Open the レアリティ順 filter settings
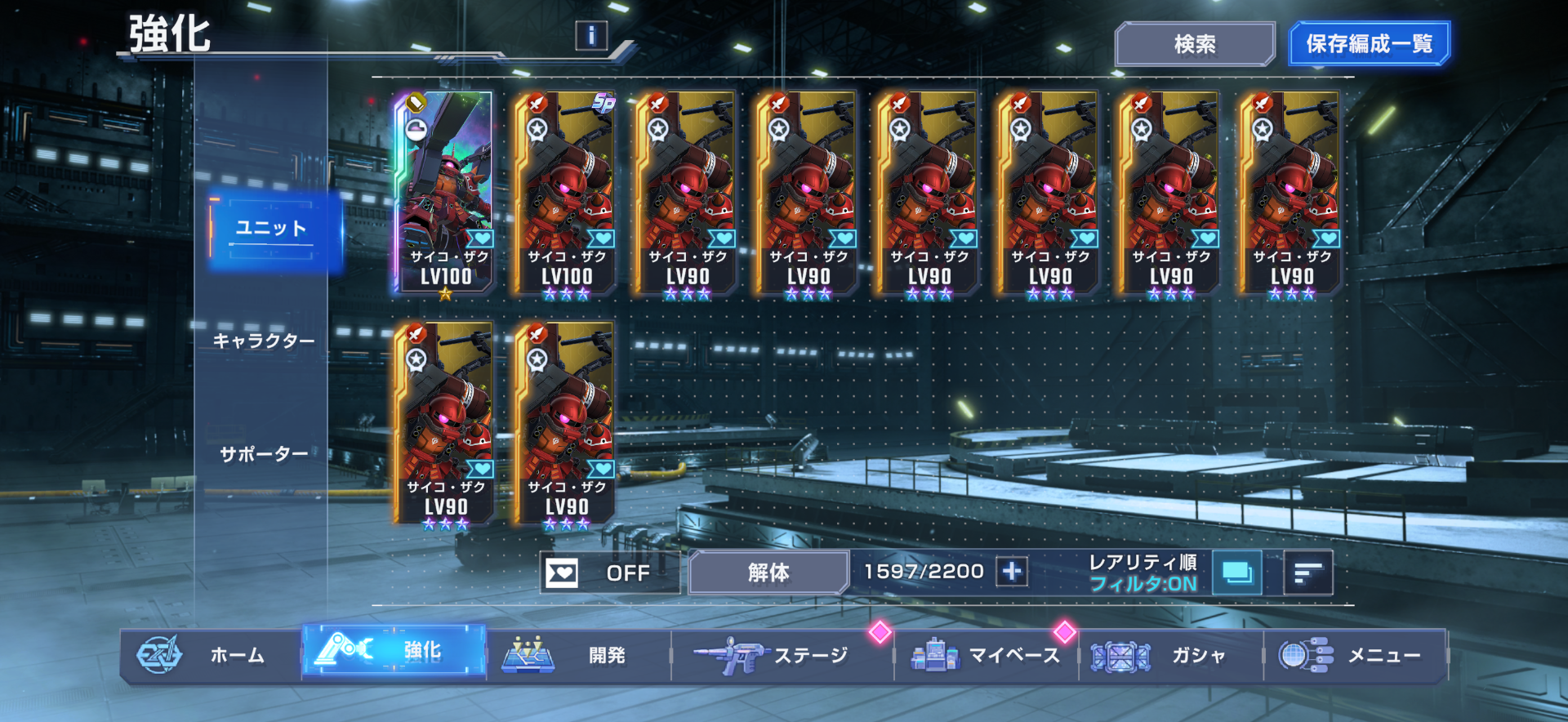Screen dimensions: 1568x722 point(1143,573)
